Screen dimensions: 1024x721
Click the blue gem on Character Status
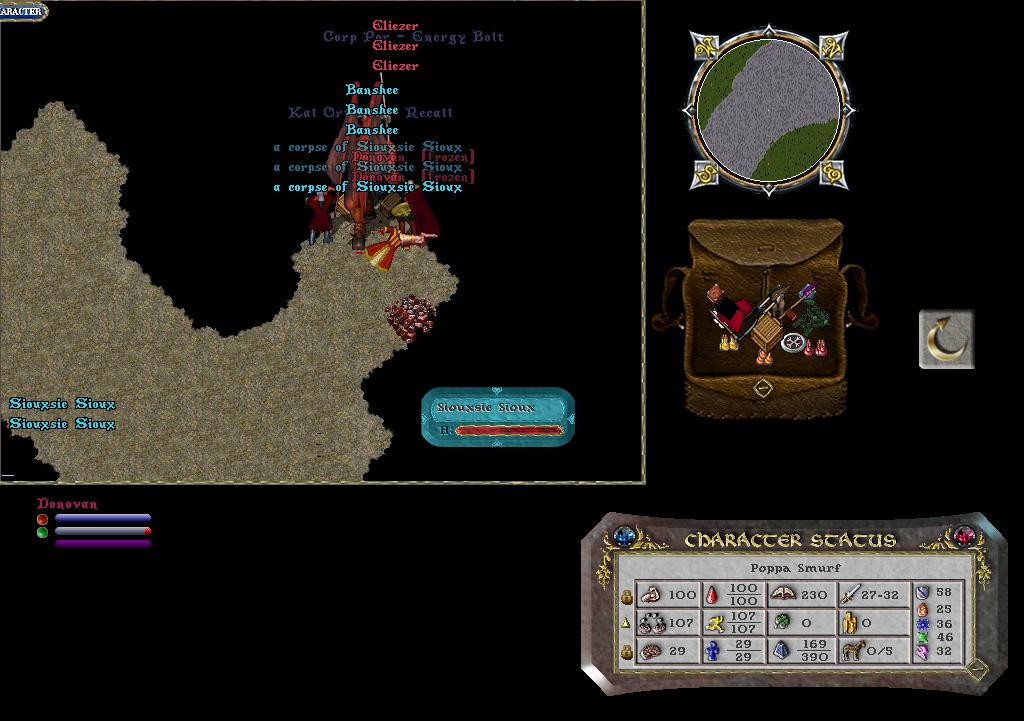626,536
